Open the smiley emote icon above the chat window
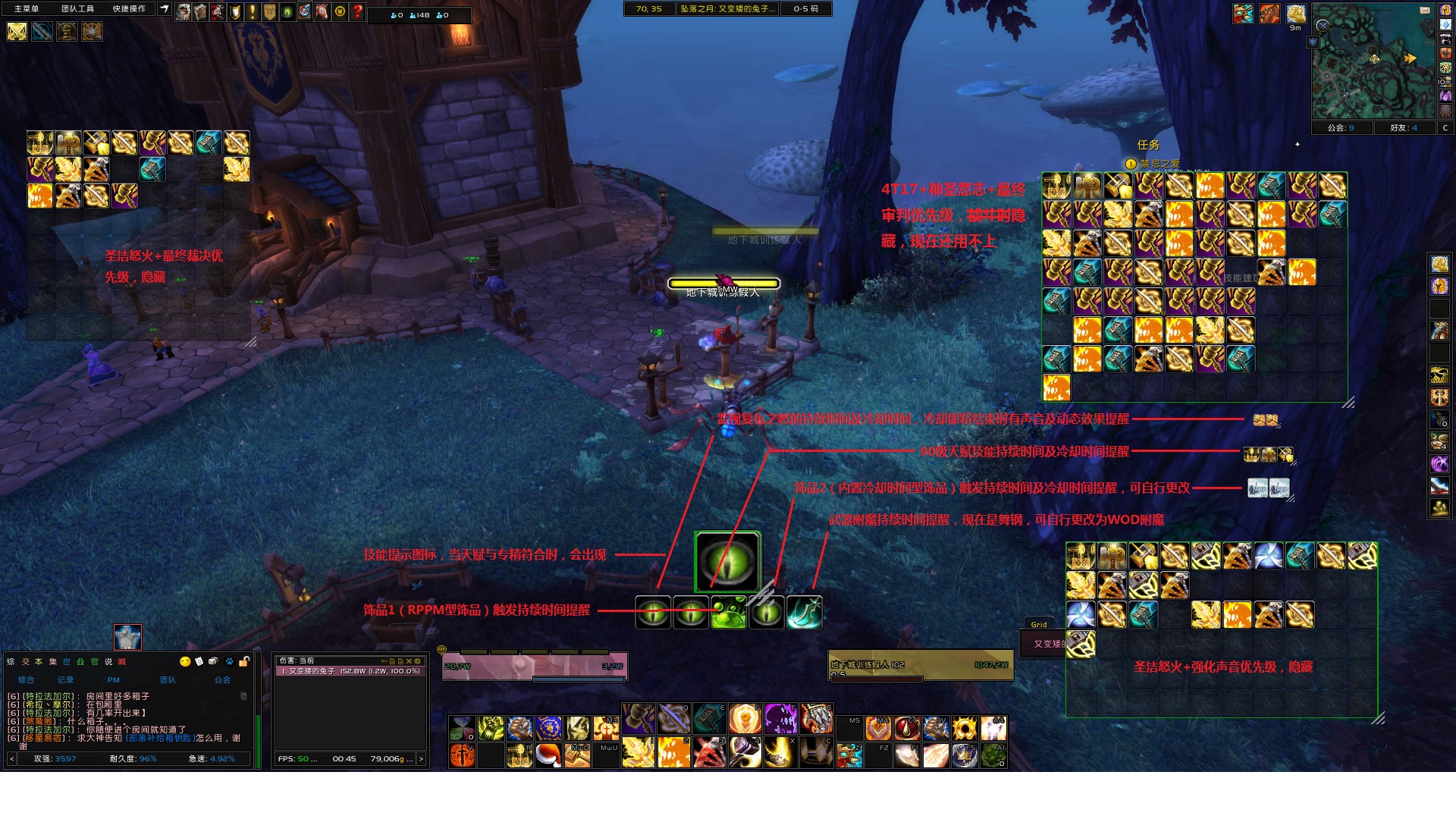Viewport: 1456px width, 819px height. (185, 661)
